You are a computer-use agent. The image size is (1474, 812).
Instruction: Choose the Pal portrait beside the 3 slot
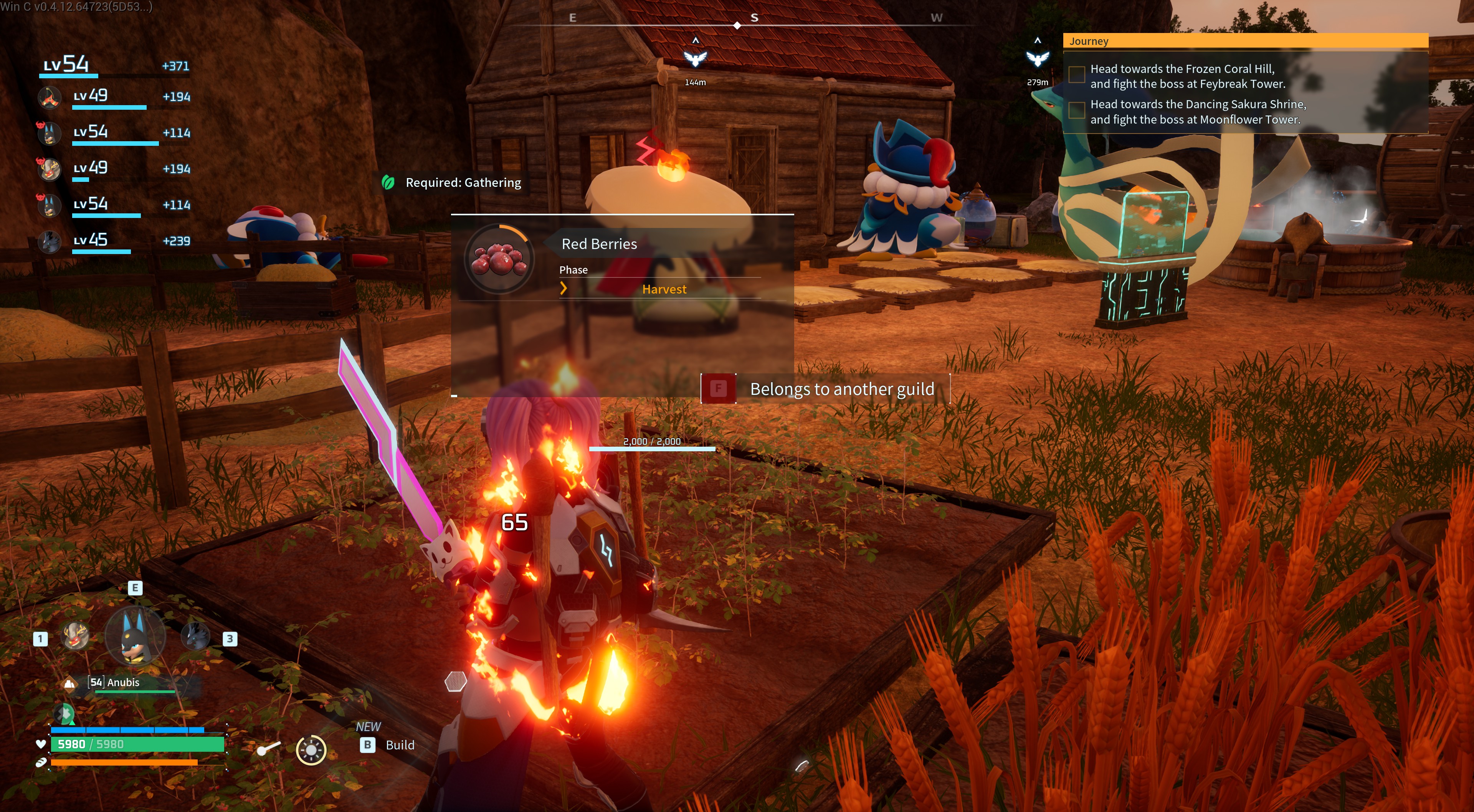click(x=195, y=636)
